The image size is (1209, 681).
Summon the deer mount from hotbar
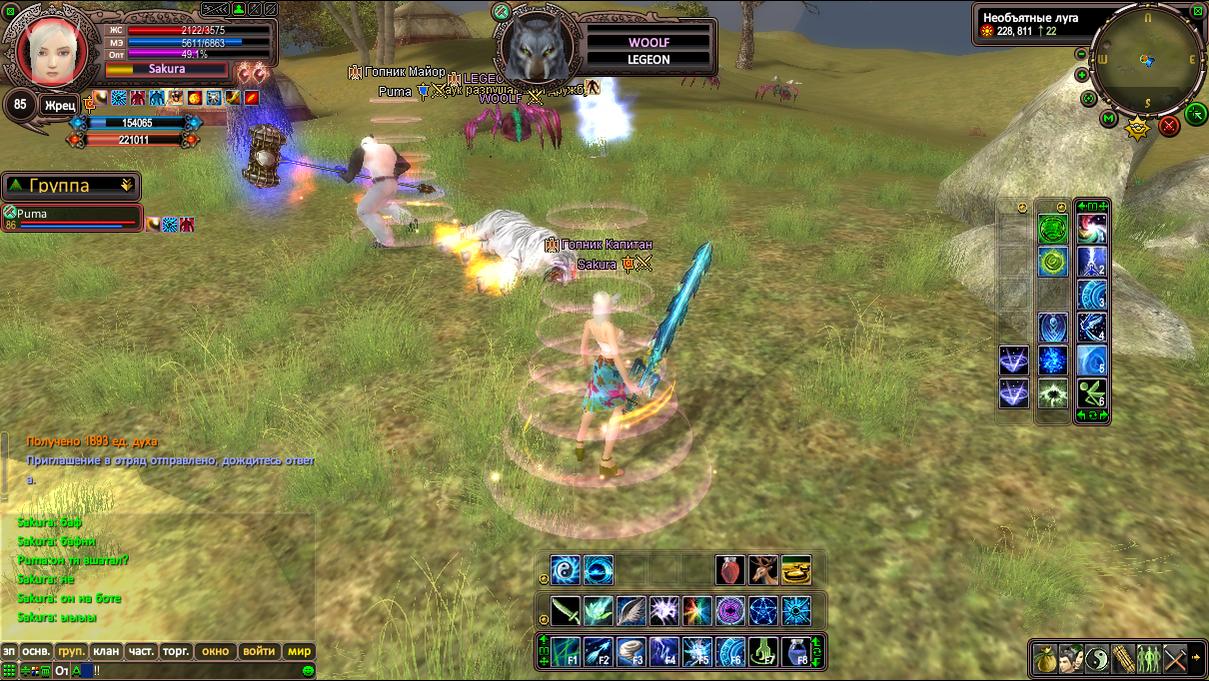click(x=763, y=571)
